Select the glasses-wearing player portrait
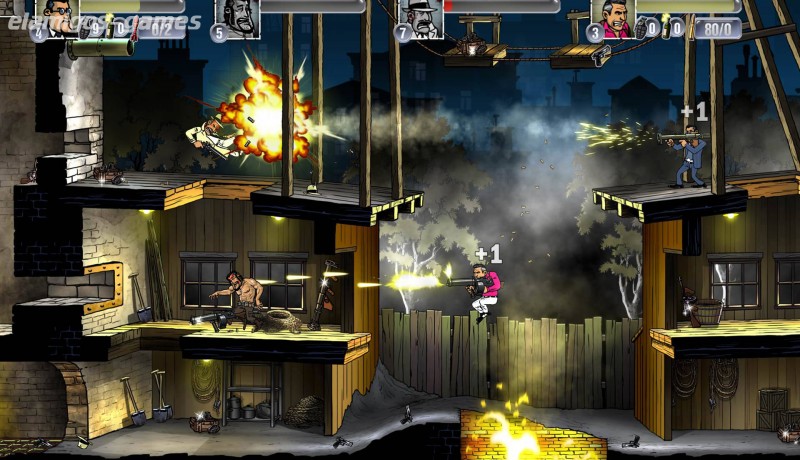 coord(60,17)
